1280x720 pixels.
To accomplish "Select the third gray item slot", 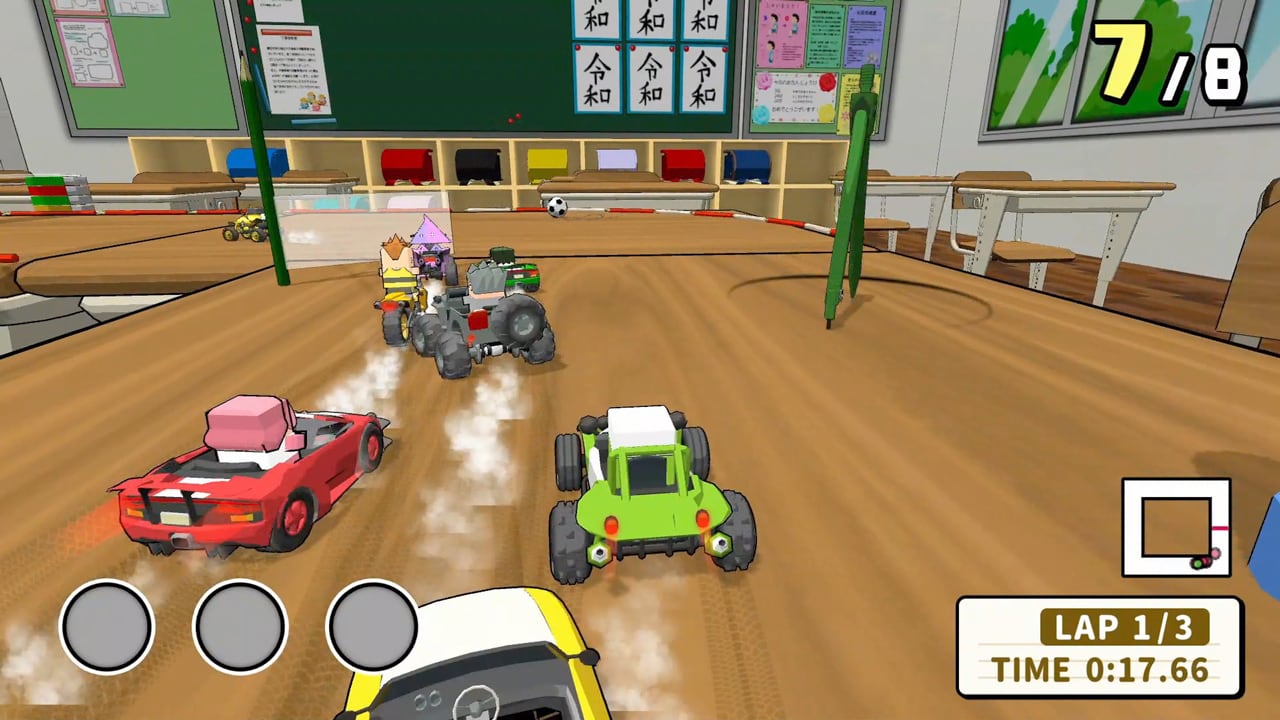I will point(370,626).
